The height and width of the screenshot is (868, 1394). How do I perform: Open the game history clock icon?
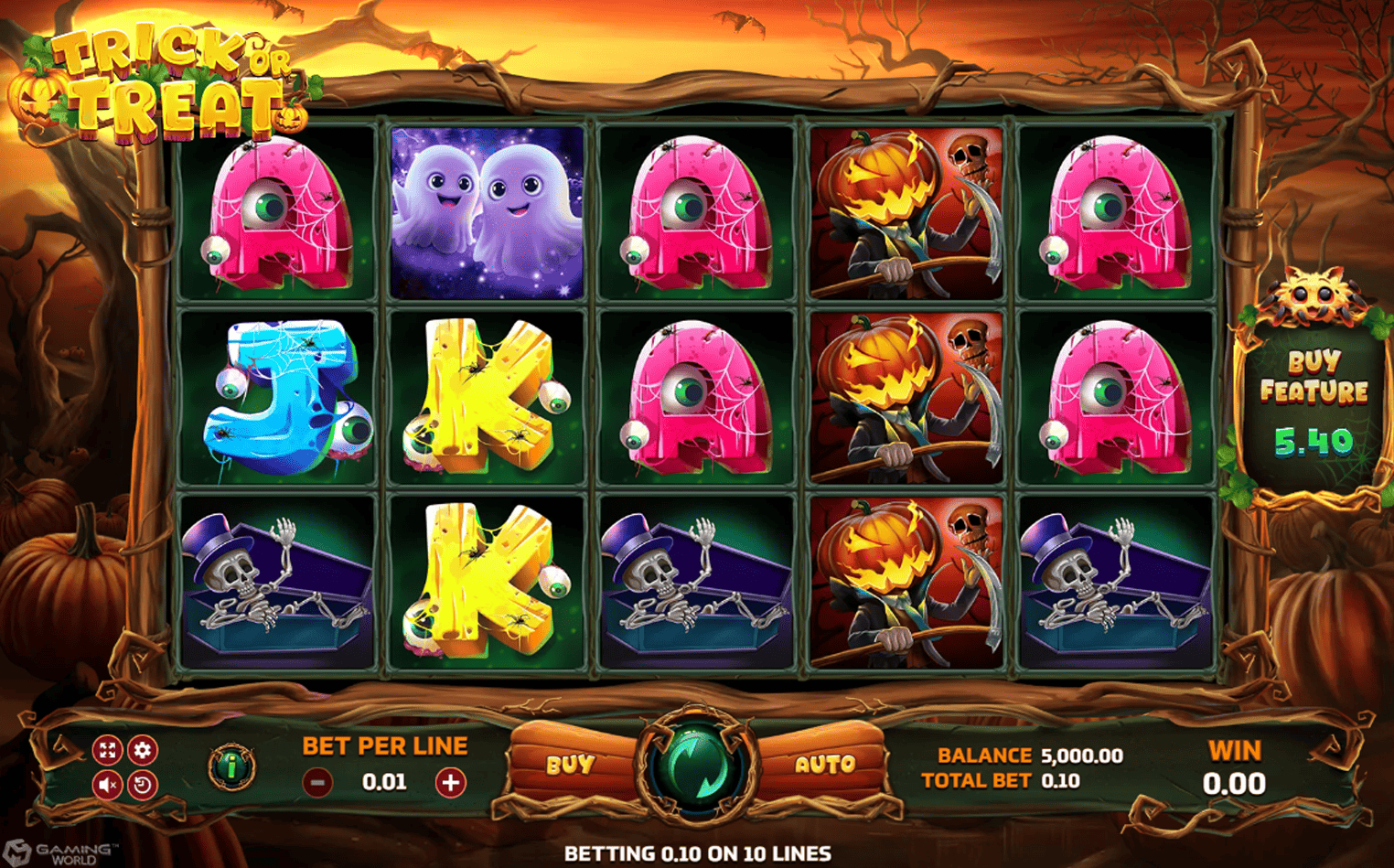(142, 785)
